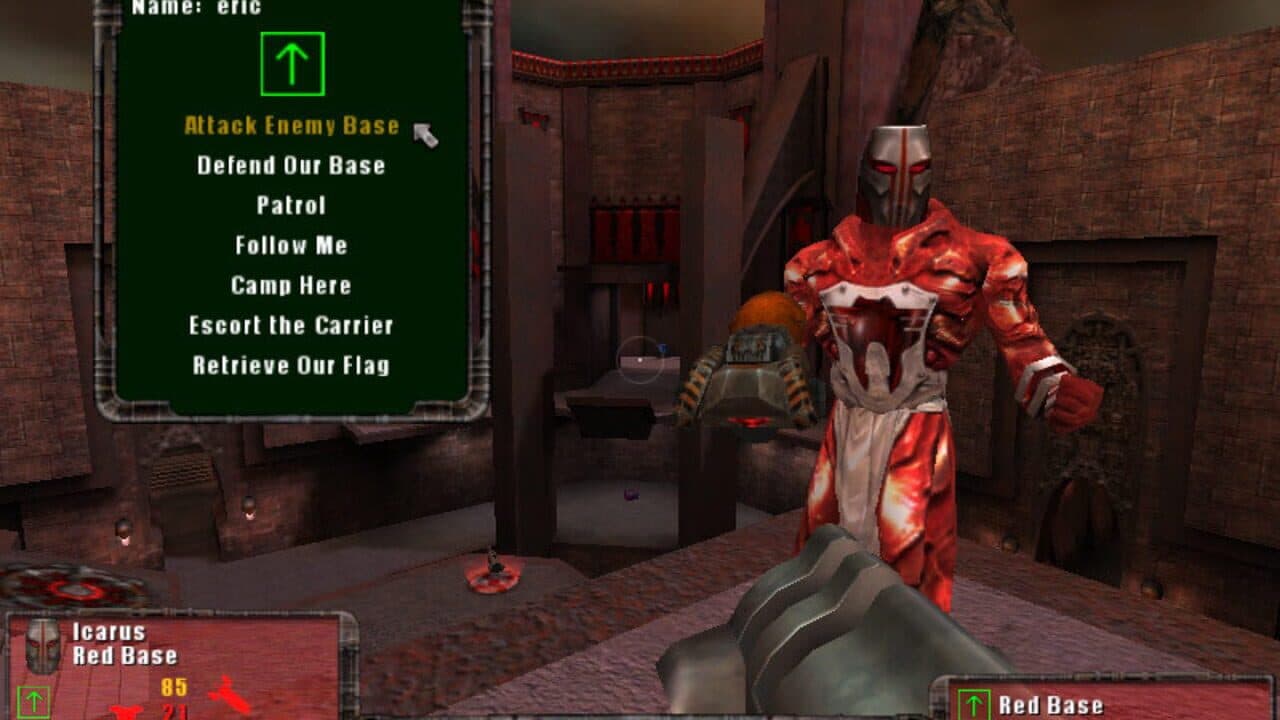Click green up-arrow to go back a menu level
This screenshot has width=1280, height=720.
coord(294,62)
